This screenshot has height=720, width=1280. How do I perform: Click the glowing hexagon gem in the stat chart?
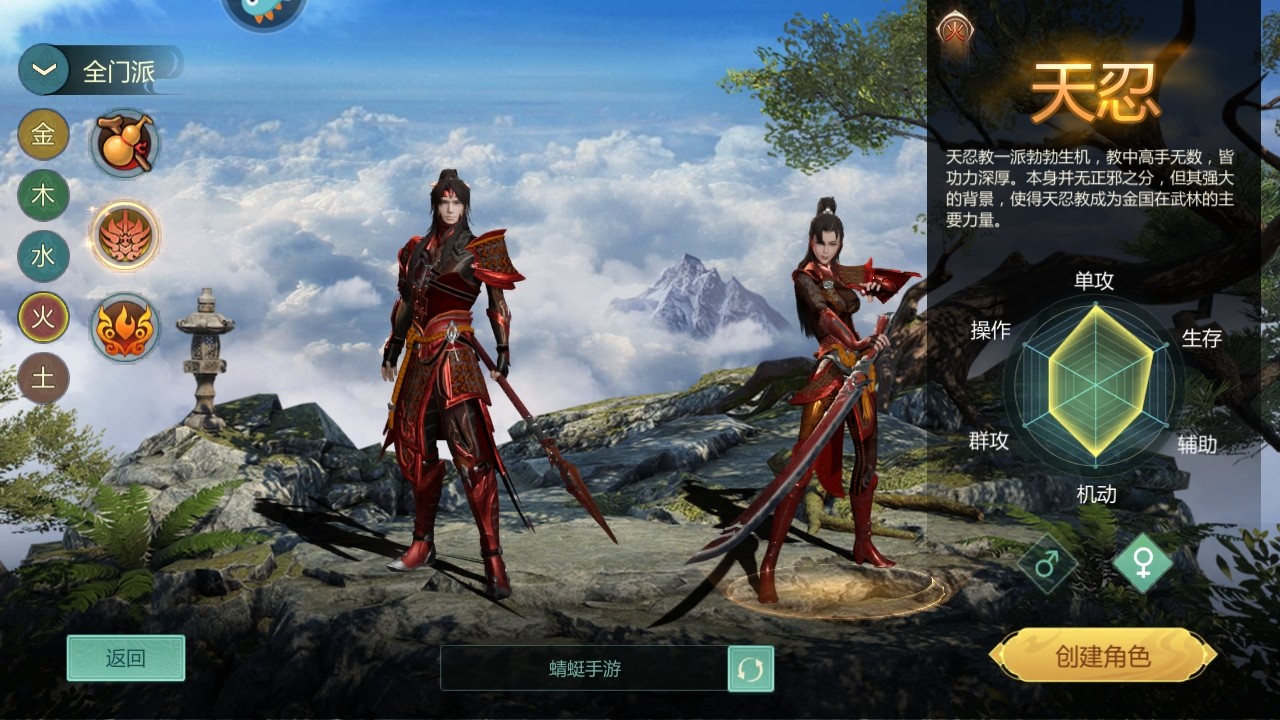[x=1097, y=386]
